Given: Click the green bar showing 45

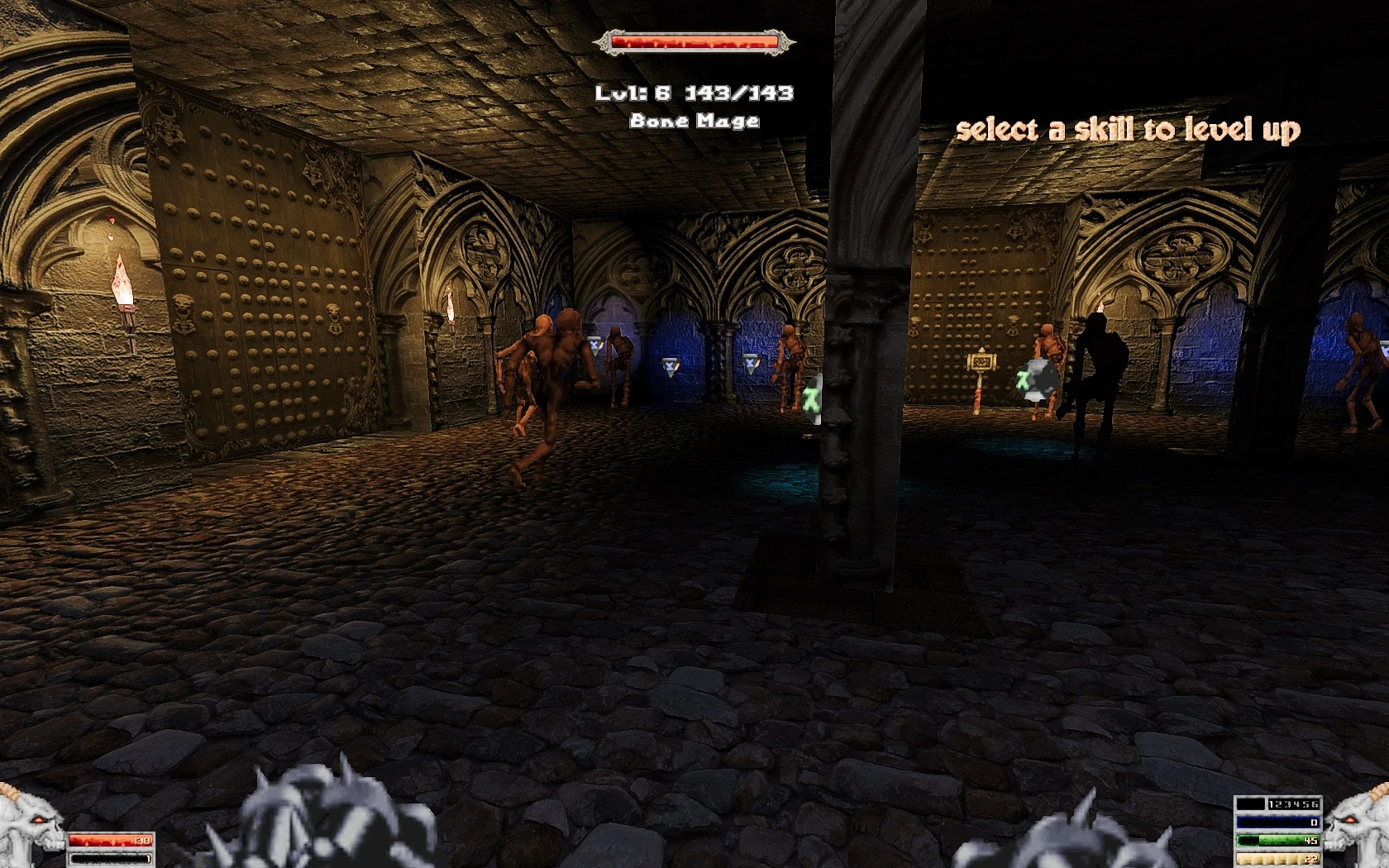Looking at the screenshot, I should tap(1277, 840).
